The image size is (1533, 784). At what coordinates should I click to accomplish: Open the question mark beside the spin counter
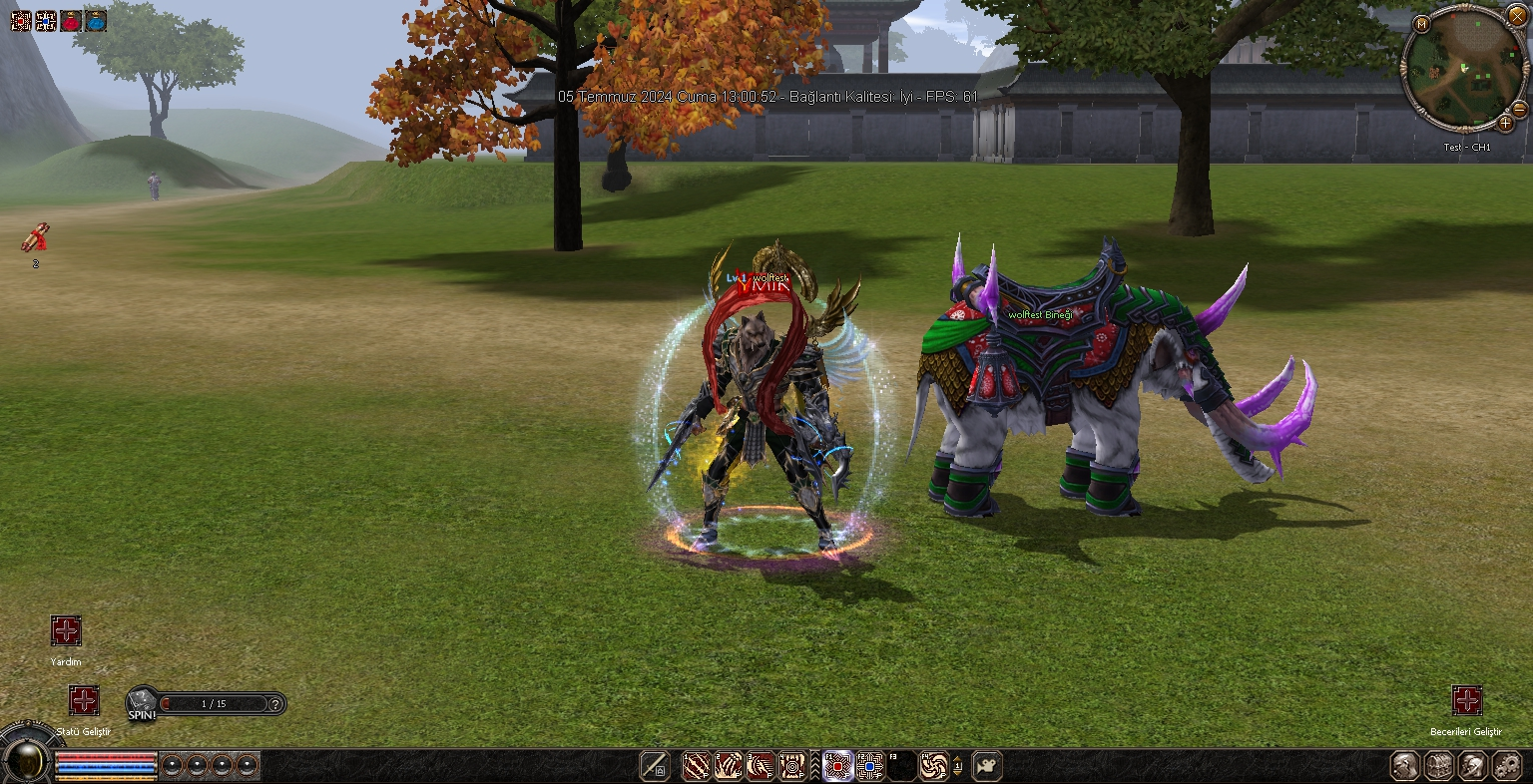tap(276, 703)
